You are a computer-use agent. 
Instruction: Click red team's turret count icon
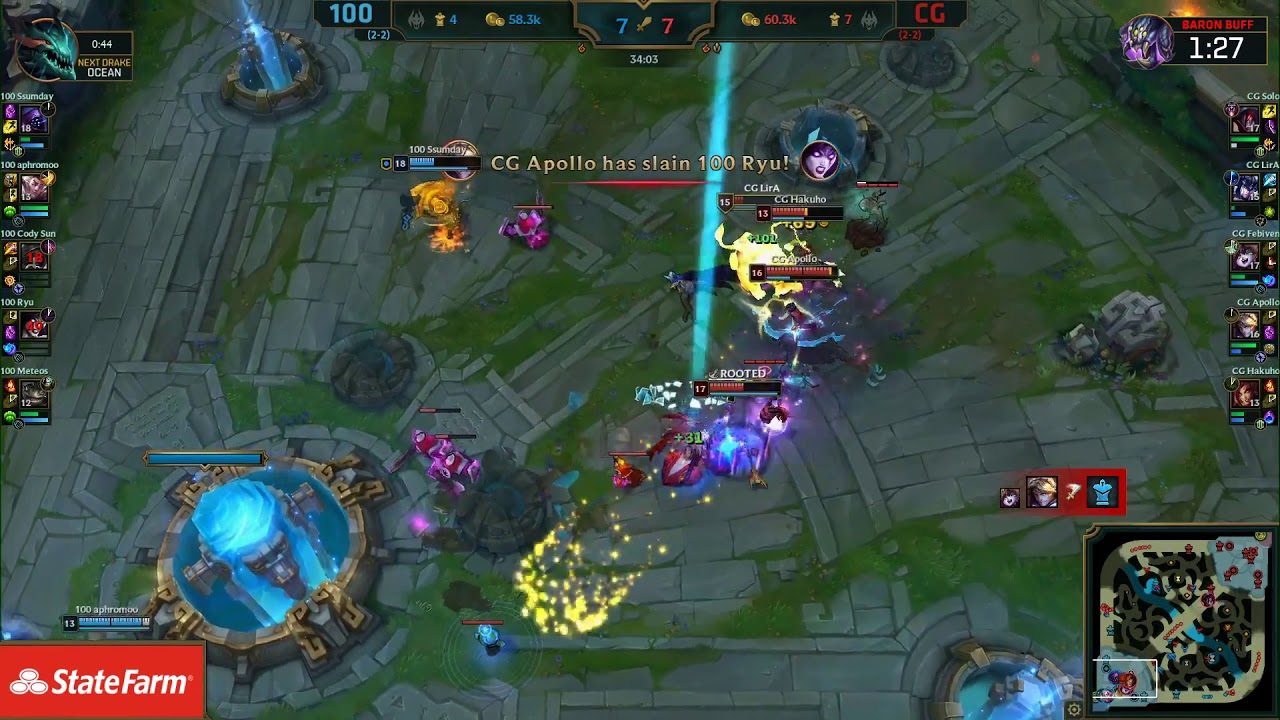pos(835,17)
